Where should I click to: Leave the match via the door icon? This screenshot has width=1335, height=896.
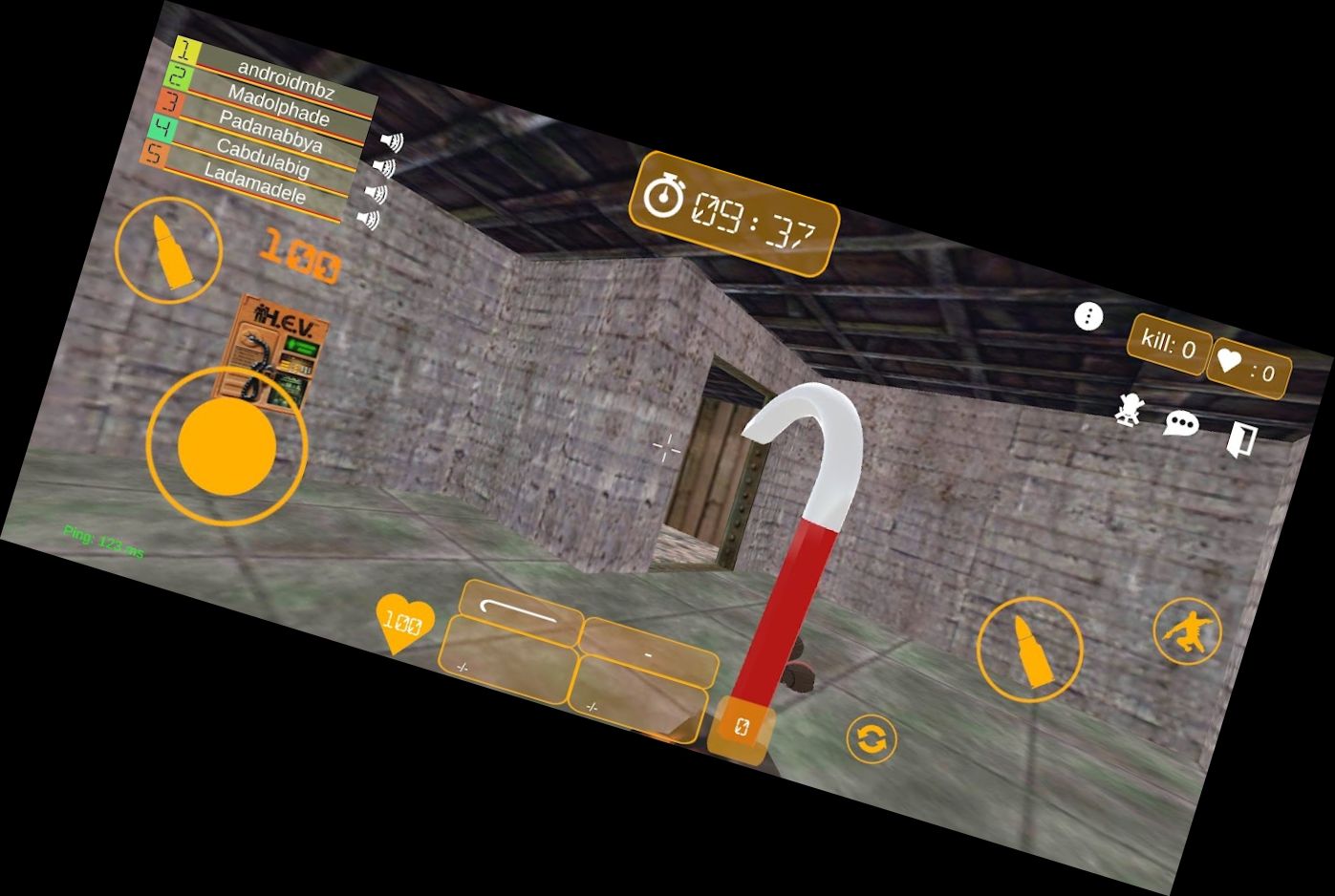[1240, 439]
